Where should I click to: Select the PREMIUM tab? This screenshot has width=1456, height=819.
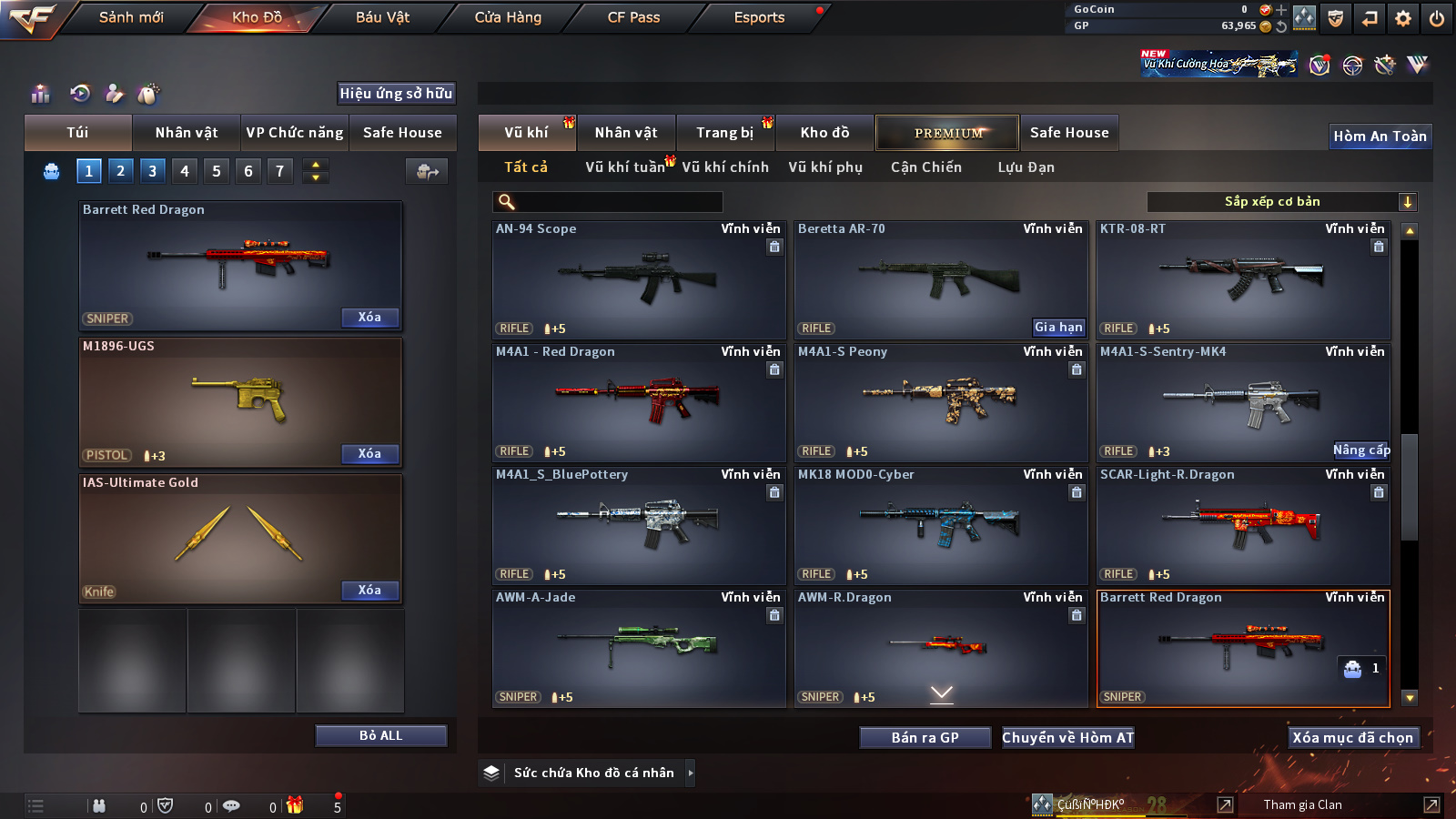click(947, 133)
